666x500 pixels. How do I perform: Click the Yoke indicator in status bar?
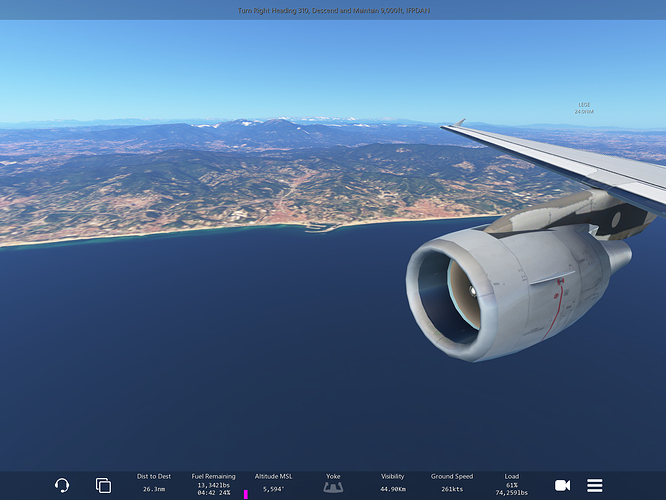334,484
